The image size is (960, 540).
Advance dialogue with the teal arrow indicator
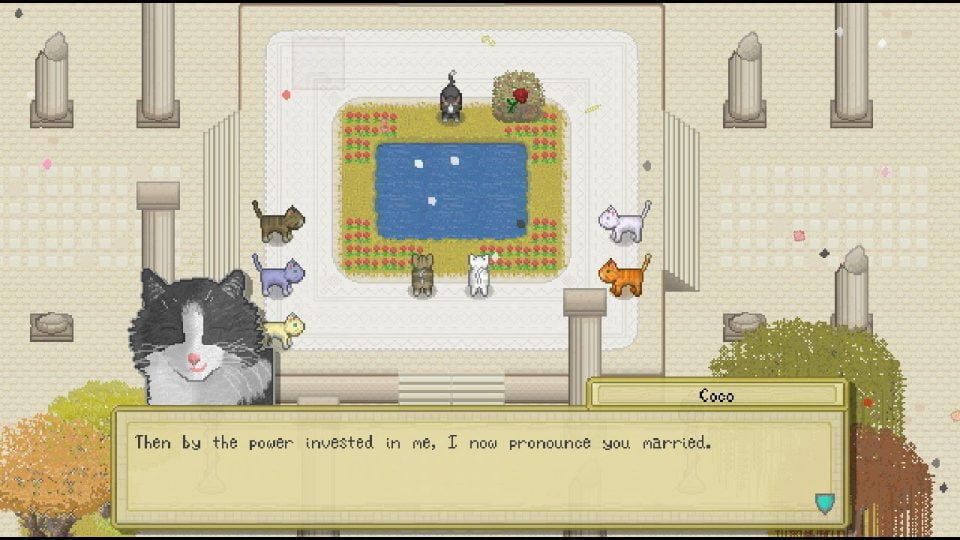(824, 502)
